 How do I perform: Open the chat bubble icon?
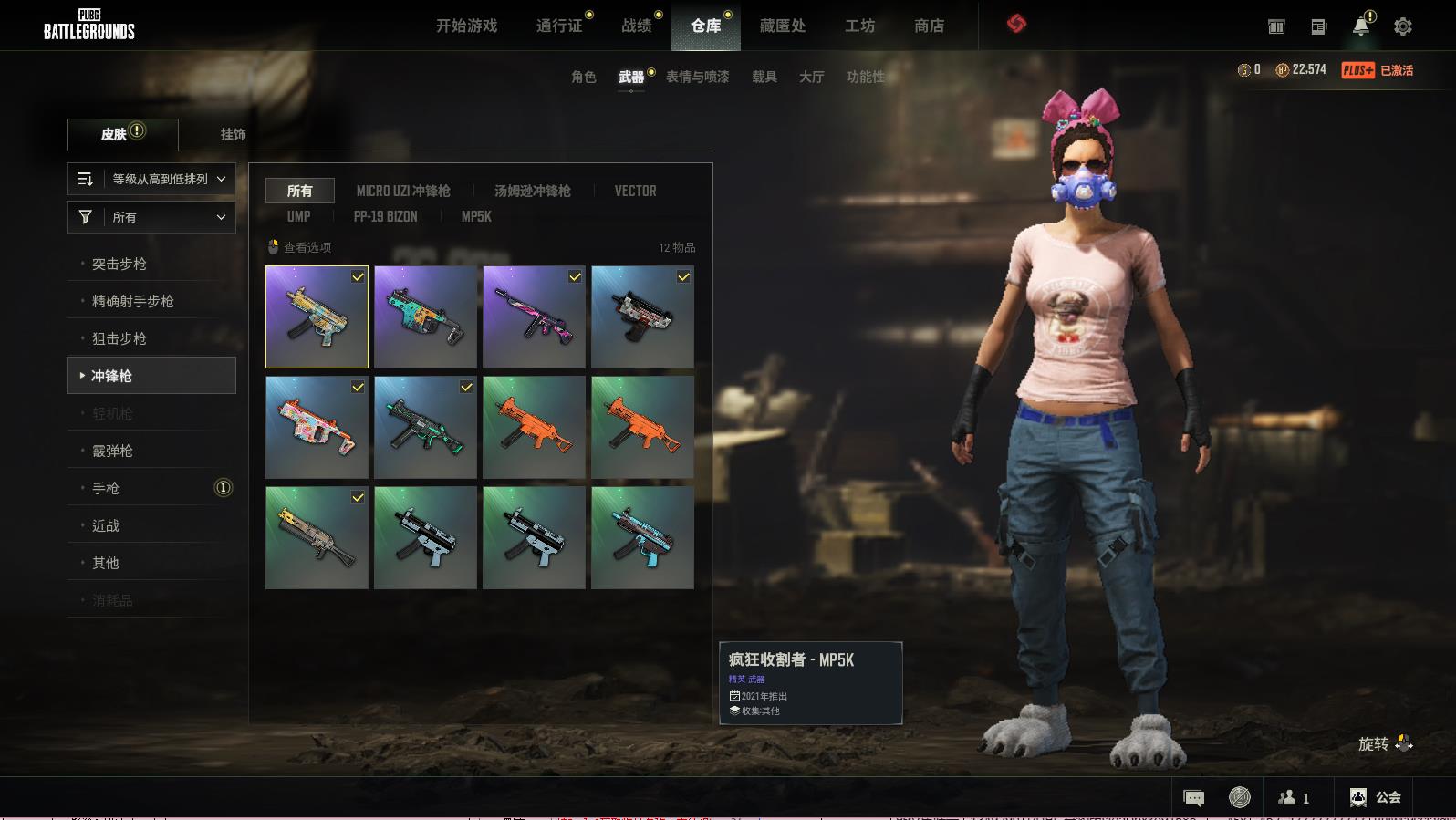coord(1193,798)
